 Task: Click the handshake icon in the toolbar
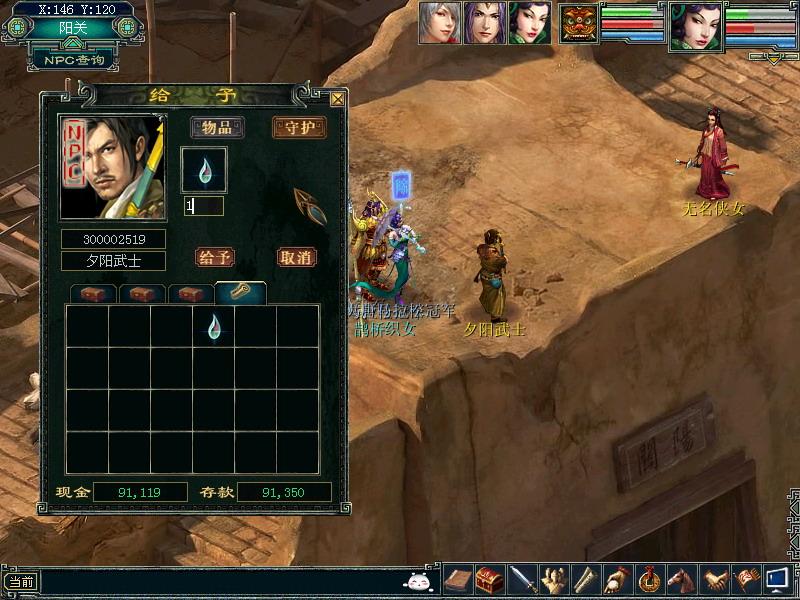point(712,579)
